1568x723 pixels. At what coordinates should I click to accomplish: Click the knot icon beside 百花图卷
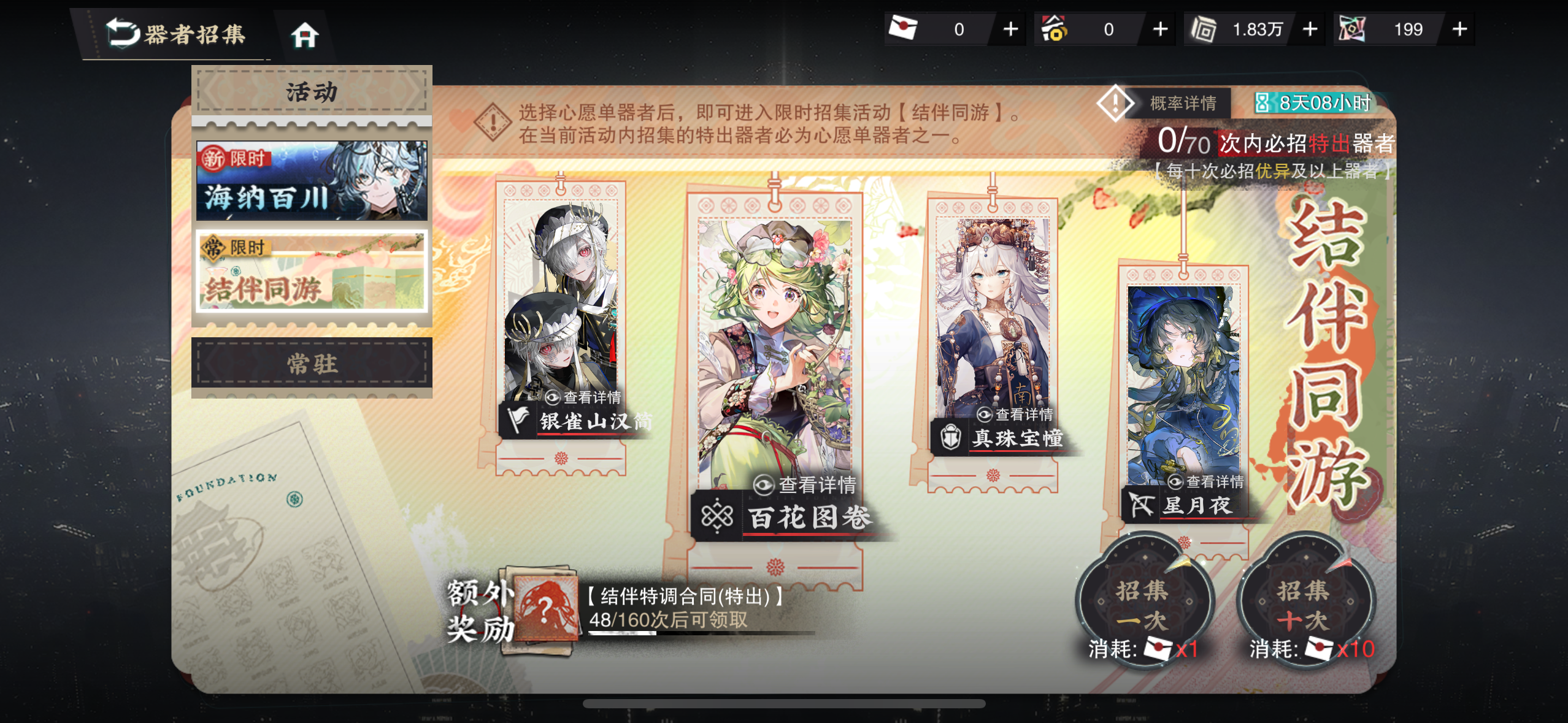(717, 517)
